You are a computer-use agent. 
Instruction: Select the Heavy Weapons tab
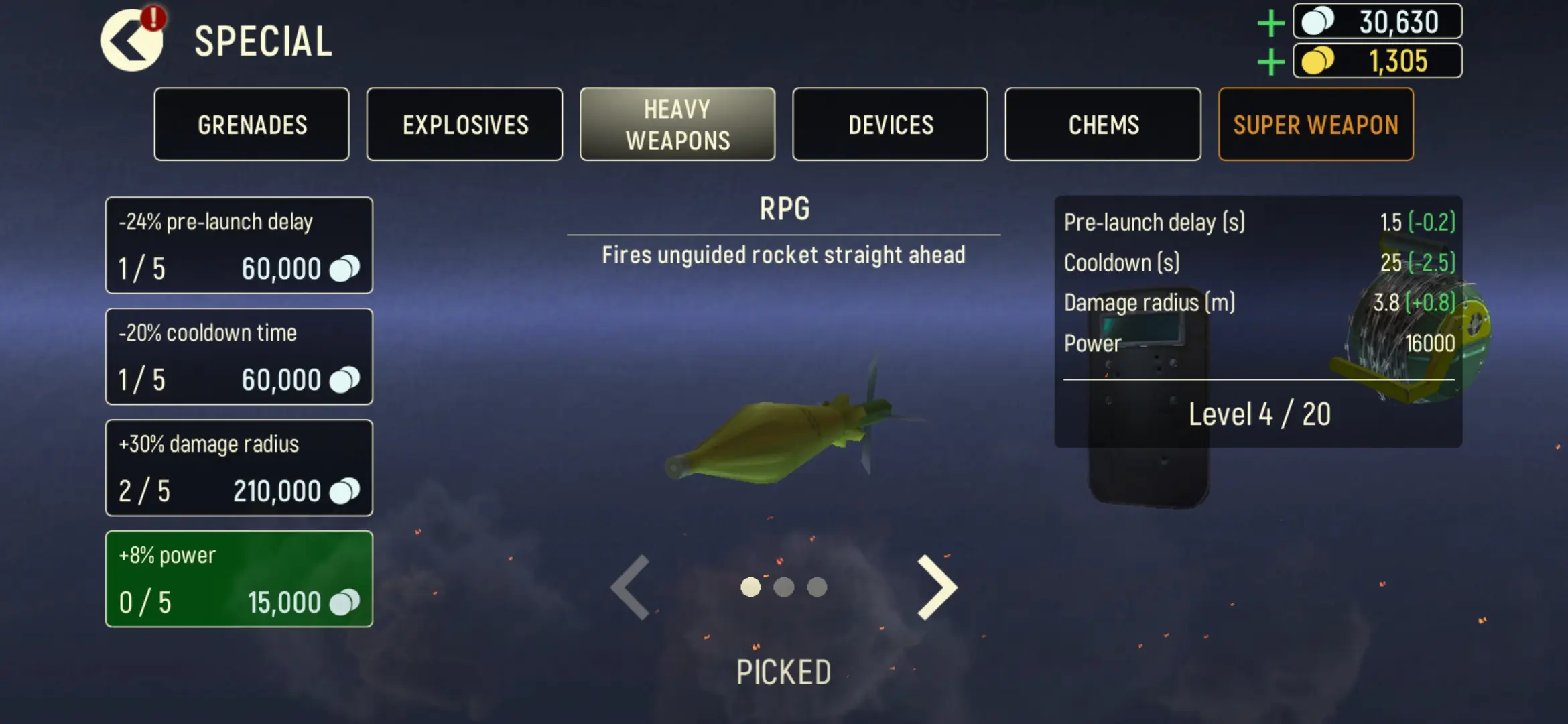pos(677,125)
